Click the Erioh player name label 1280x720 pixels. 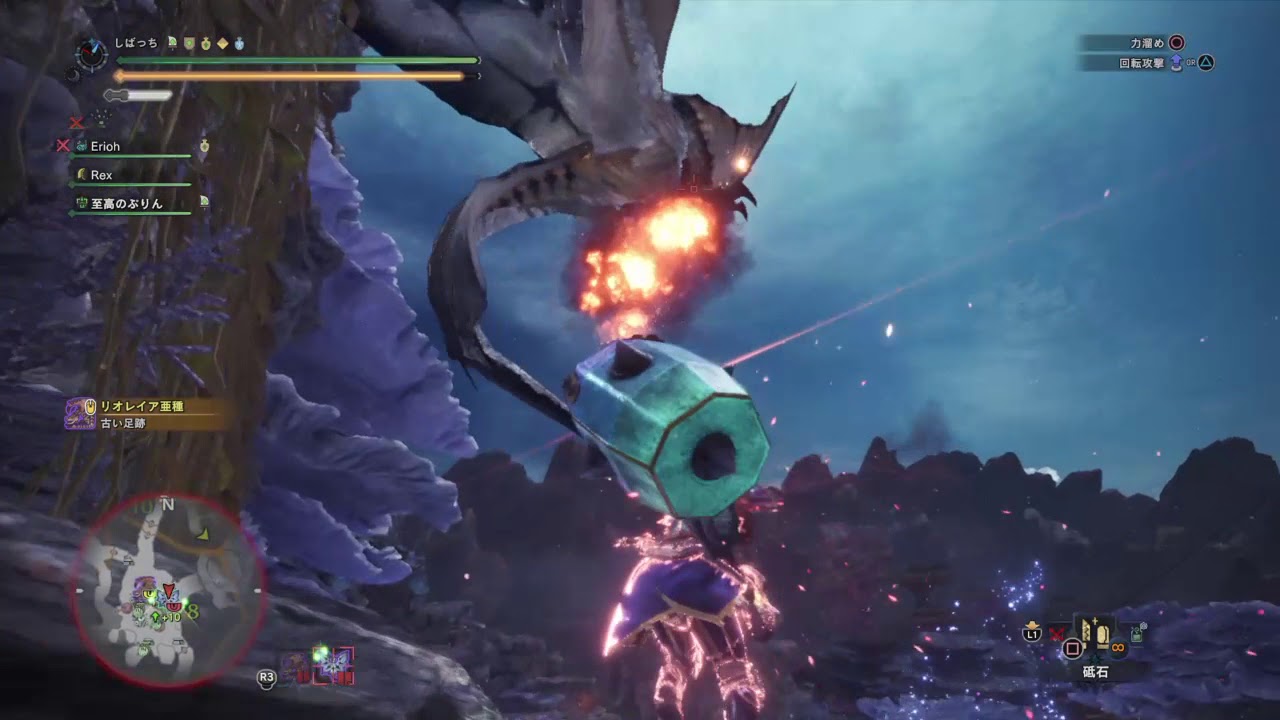pyautogui.click(x=105, y=146)
